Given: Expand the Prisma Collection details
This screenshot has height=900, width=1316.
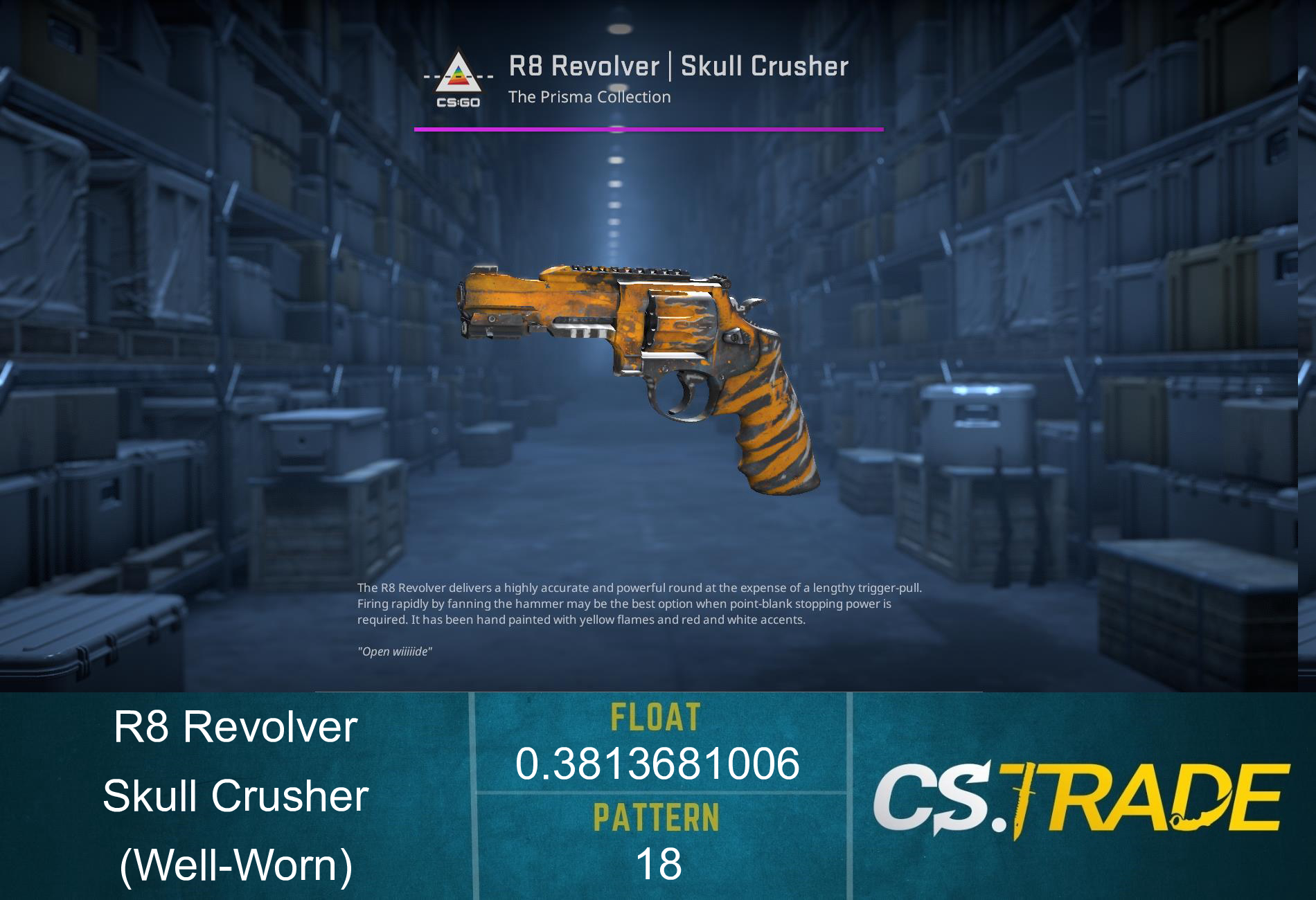Looking at the screenshot, I should coord(589,97).
